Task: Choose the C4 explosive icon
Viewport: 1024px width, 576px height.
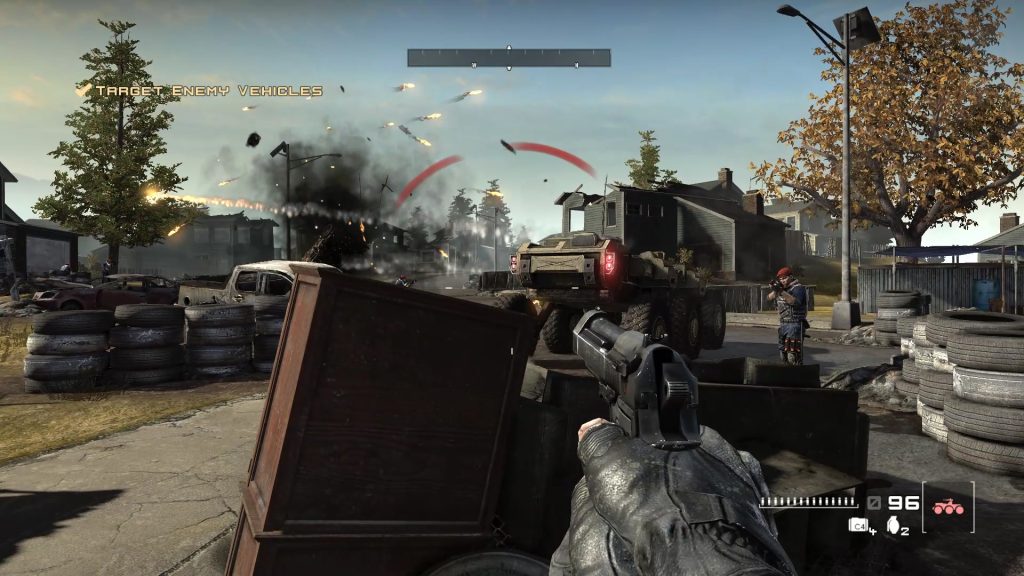Action: pyautogui.click(x=857, y=525)
